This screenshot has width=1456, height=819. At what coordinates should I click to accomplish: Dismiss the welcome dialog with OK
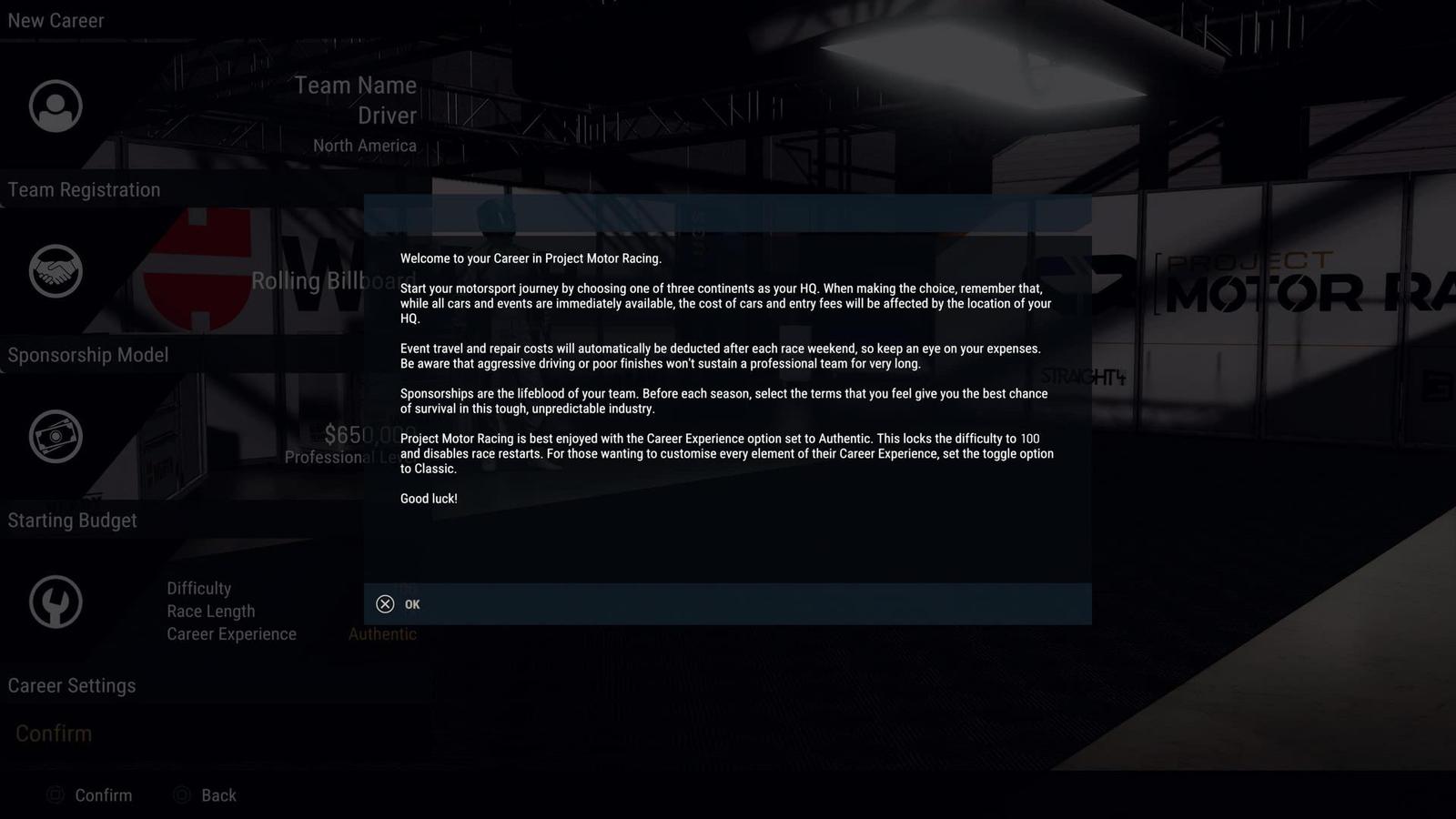tap(399, 604)
